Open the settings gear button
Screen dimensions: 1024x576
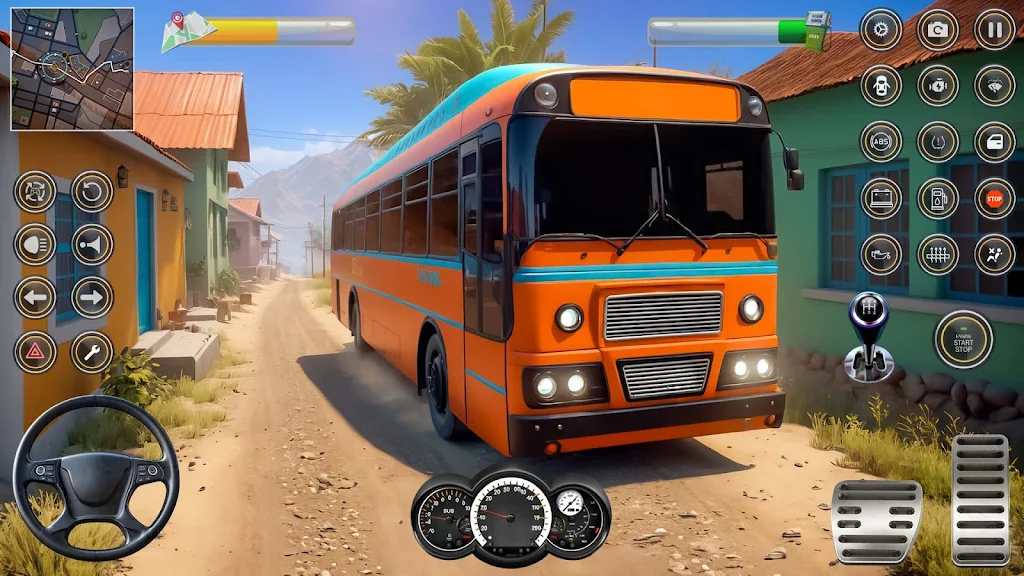tap(881, 29)
